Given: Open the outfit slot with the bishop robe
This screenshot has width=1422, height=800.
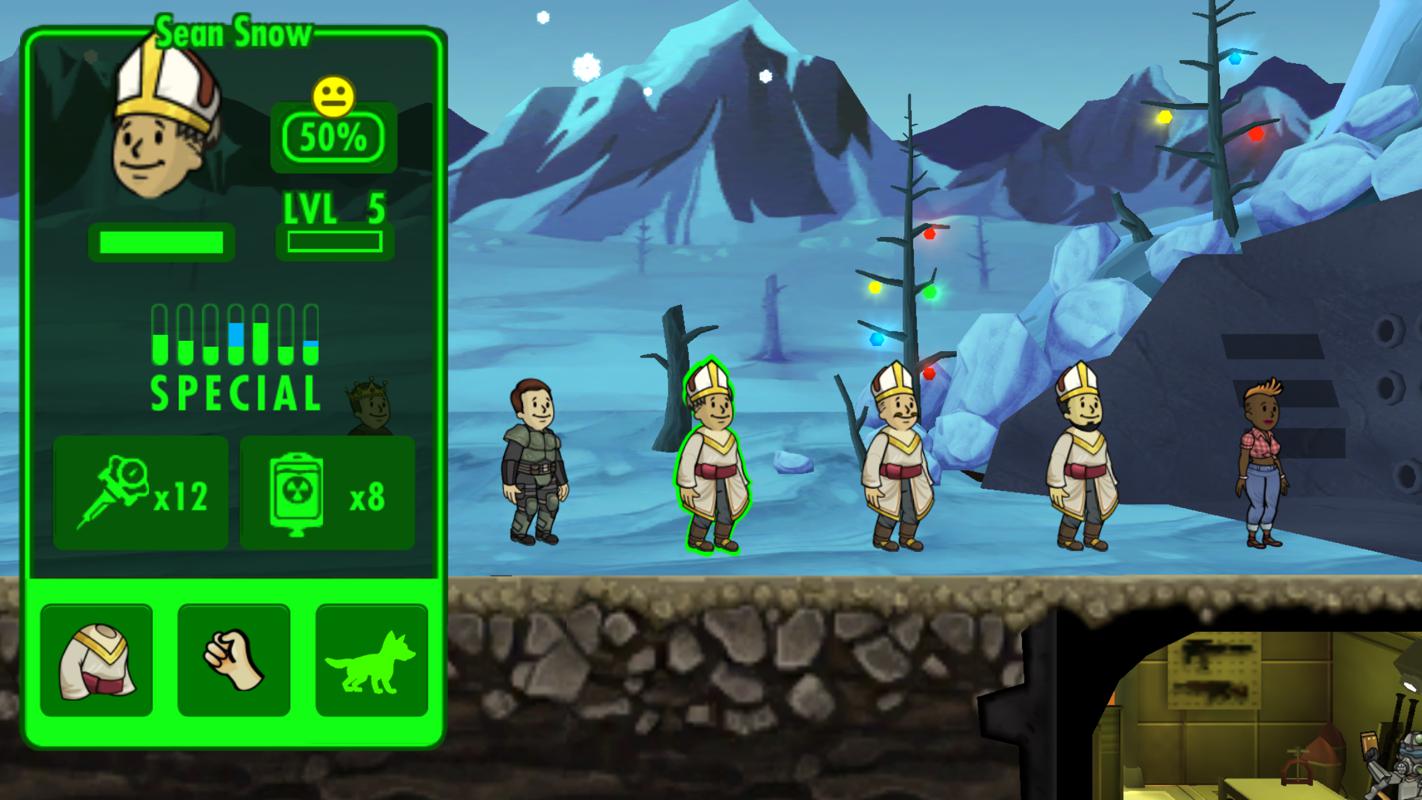Looking at the screenshot, I should click(x=96, y=659).
